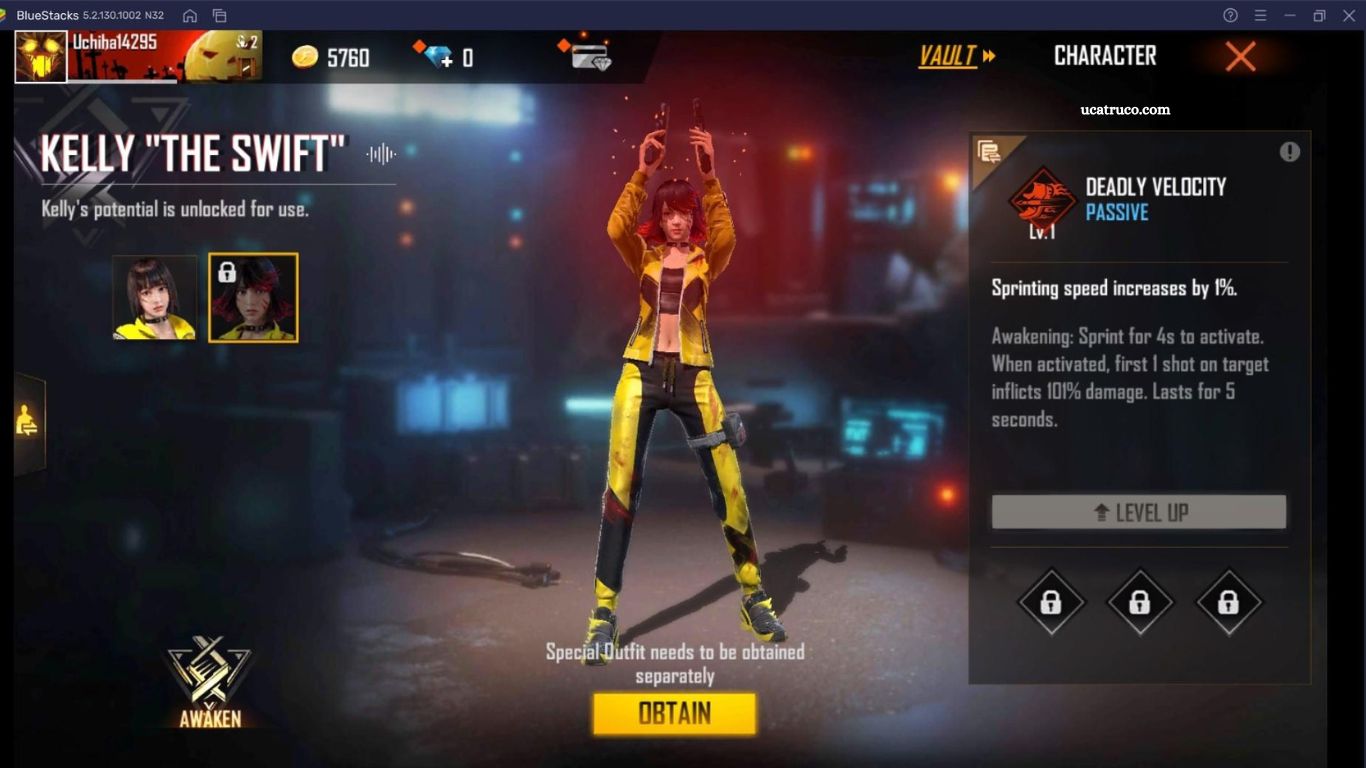This screenshot has width=1366, height=768.
Task: Expand the yellow side tab on left edge
Action: point(28,424)
